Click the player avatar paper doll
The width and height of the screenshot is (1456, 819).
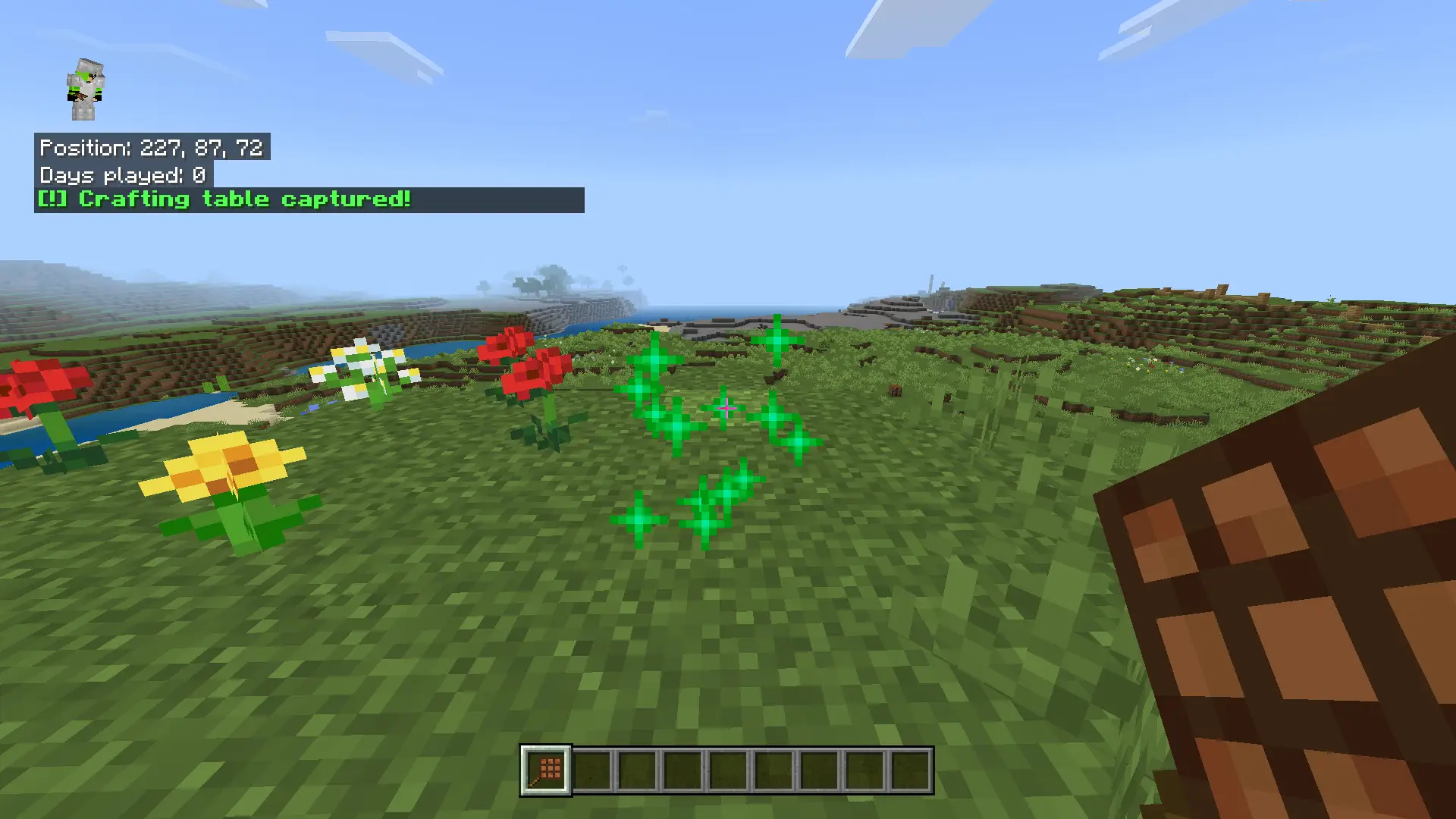tap(85, 89)
